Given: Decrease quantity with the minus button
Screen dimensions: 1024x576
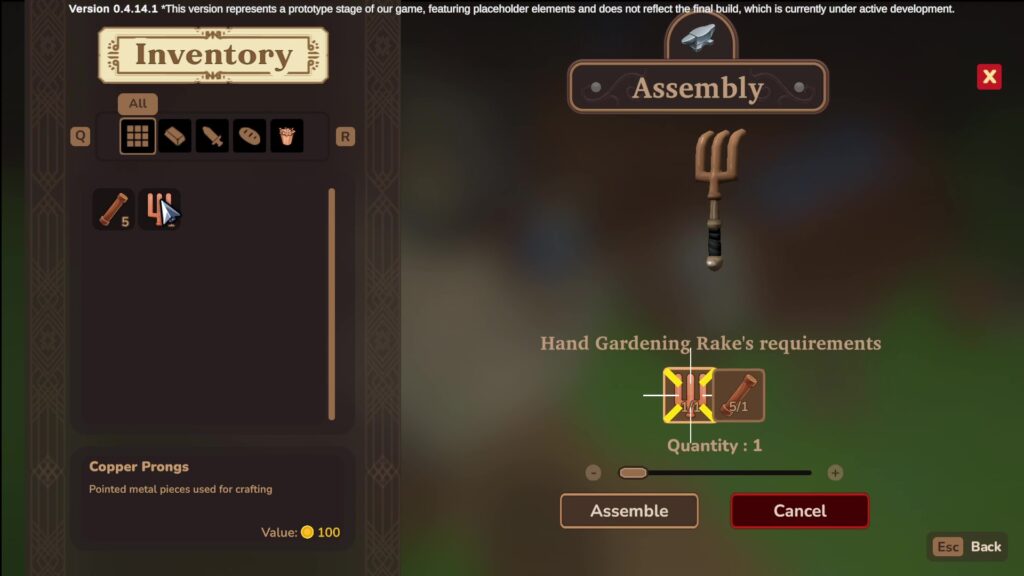Looking at the screenshot, I should [x=593, y=473].
